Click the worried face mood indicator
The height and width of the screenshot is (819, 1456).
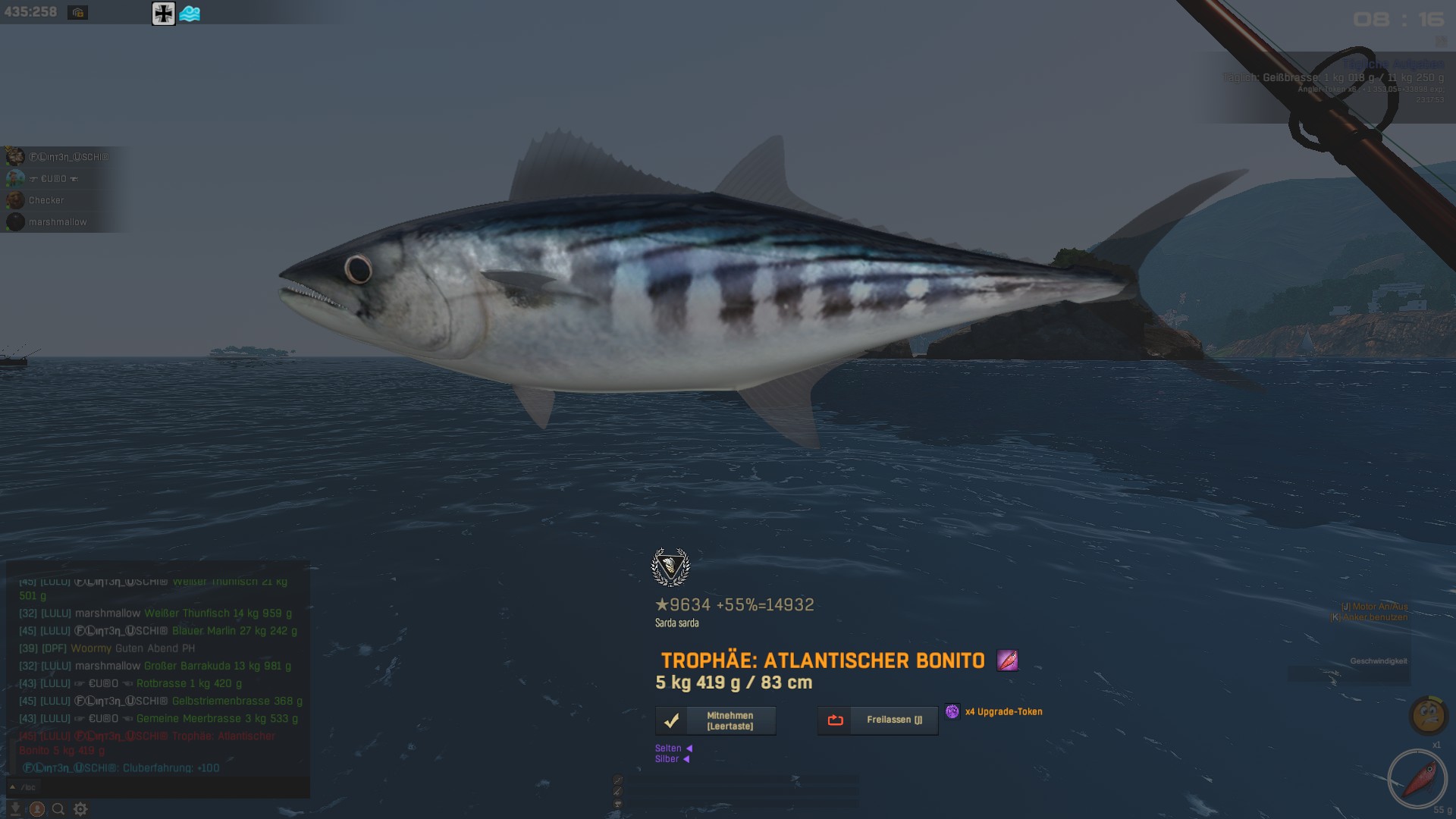point(1429,714)
